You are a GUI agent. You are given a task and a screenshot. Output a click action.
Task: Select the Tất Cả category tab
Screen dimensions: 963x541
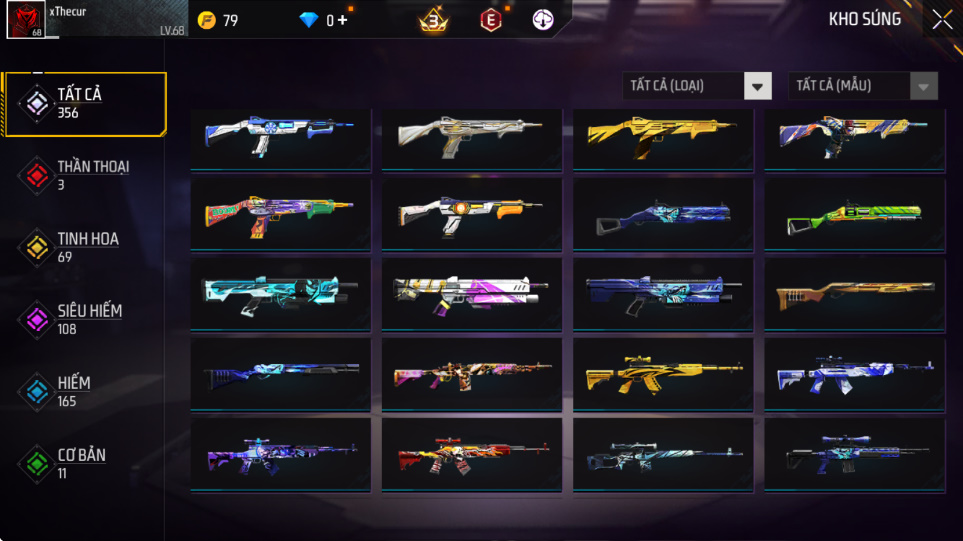click(83, 103)
